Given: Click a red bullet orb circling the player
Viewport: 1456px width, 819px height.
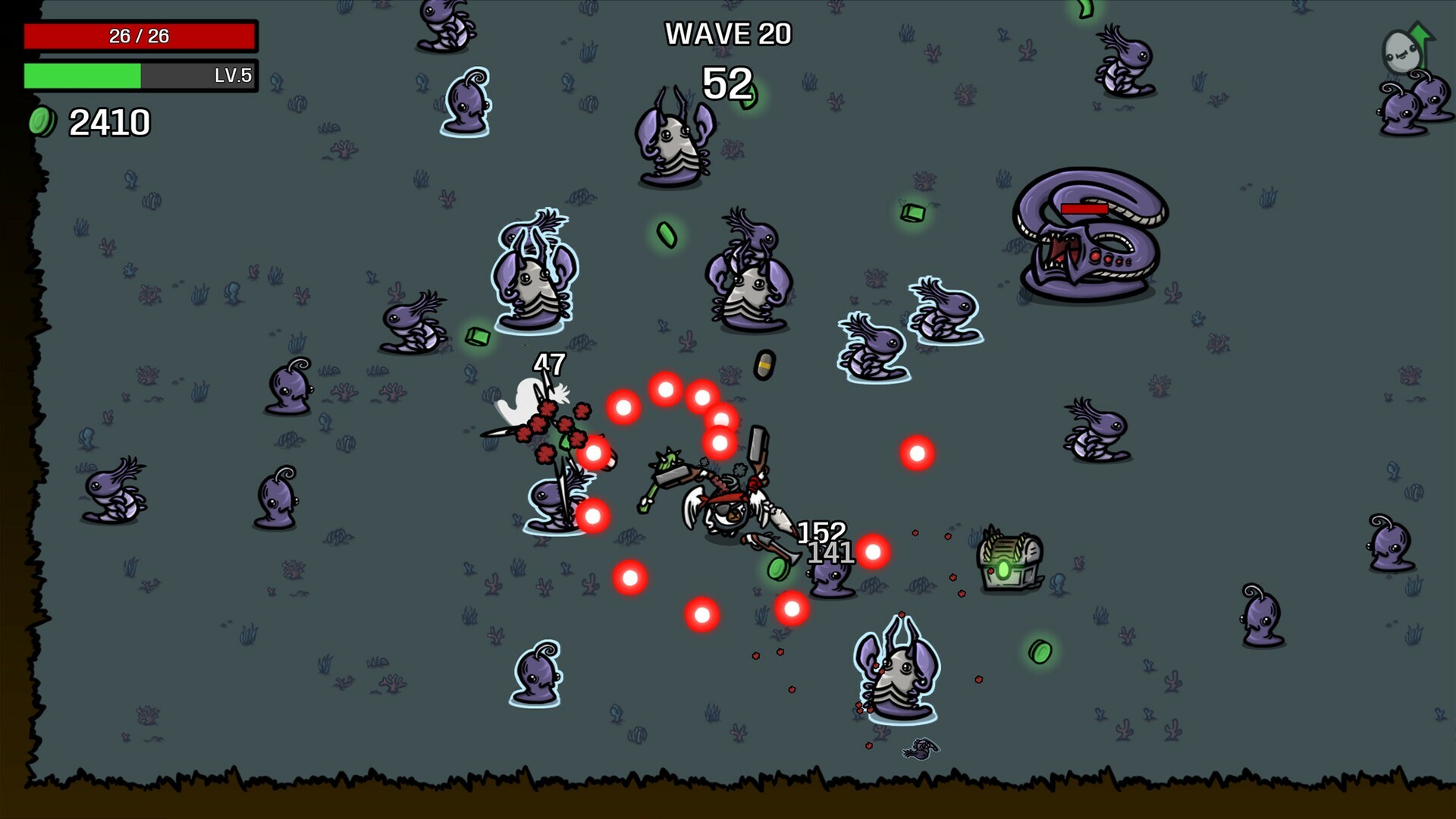Looking at the screenshot, I should 667,389.
